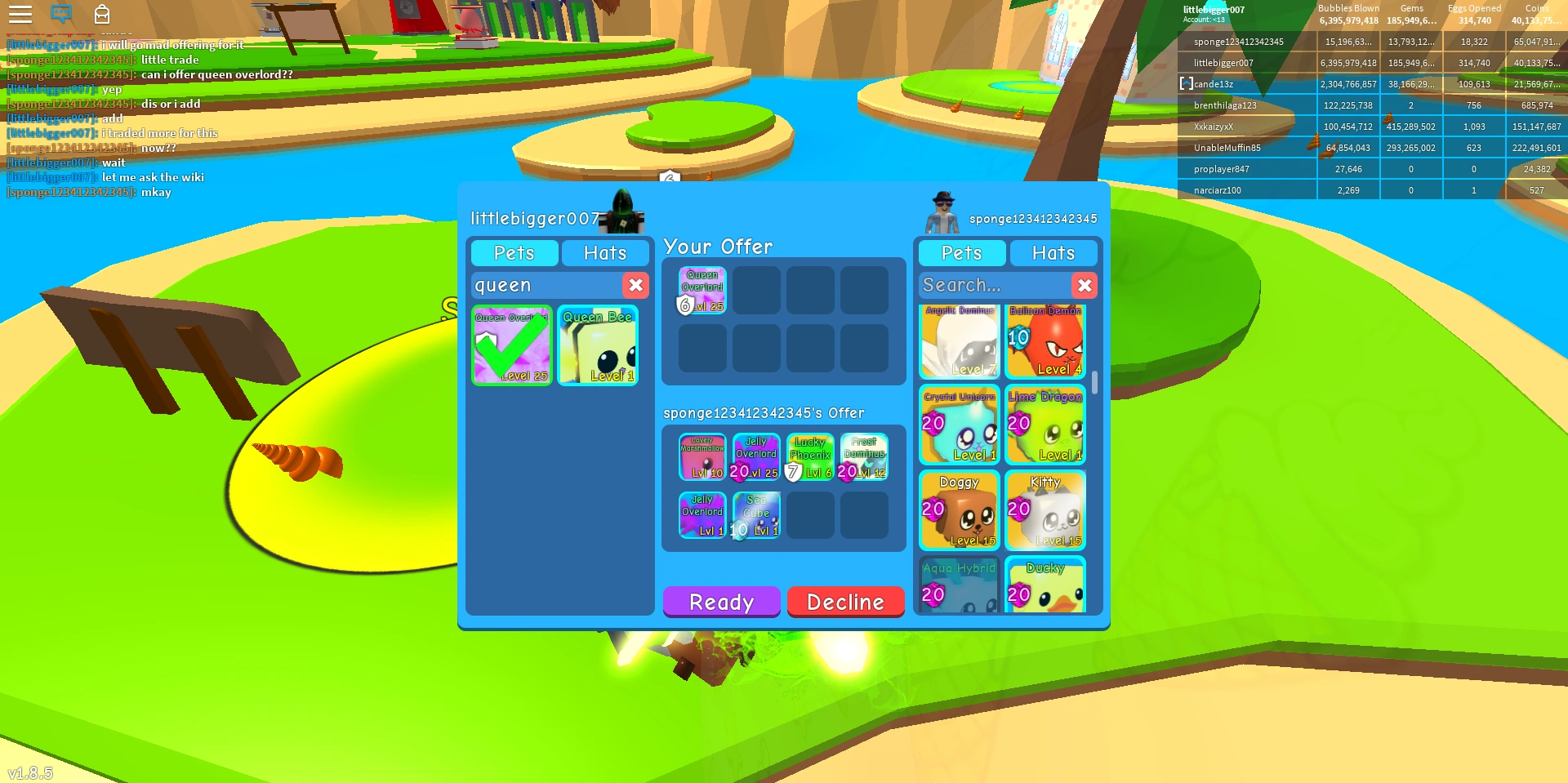Clear the queen search using the X

tap(635, 285)
